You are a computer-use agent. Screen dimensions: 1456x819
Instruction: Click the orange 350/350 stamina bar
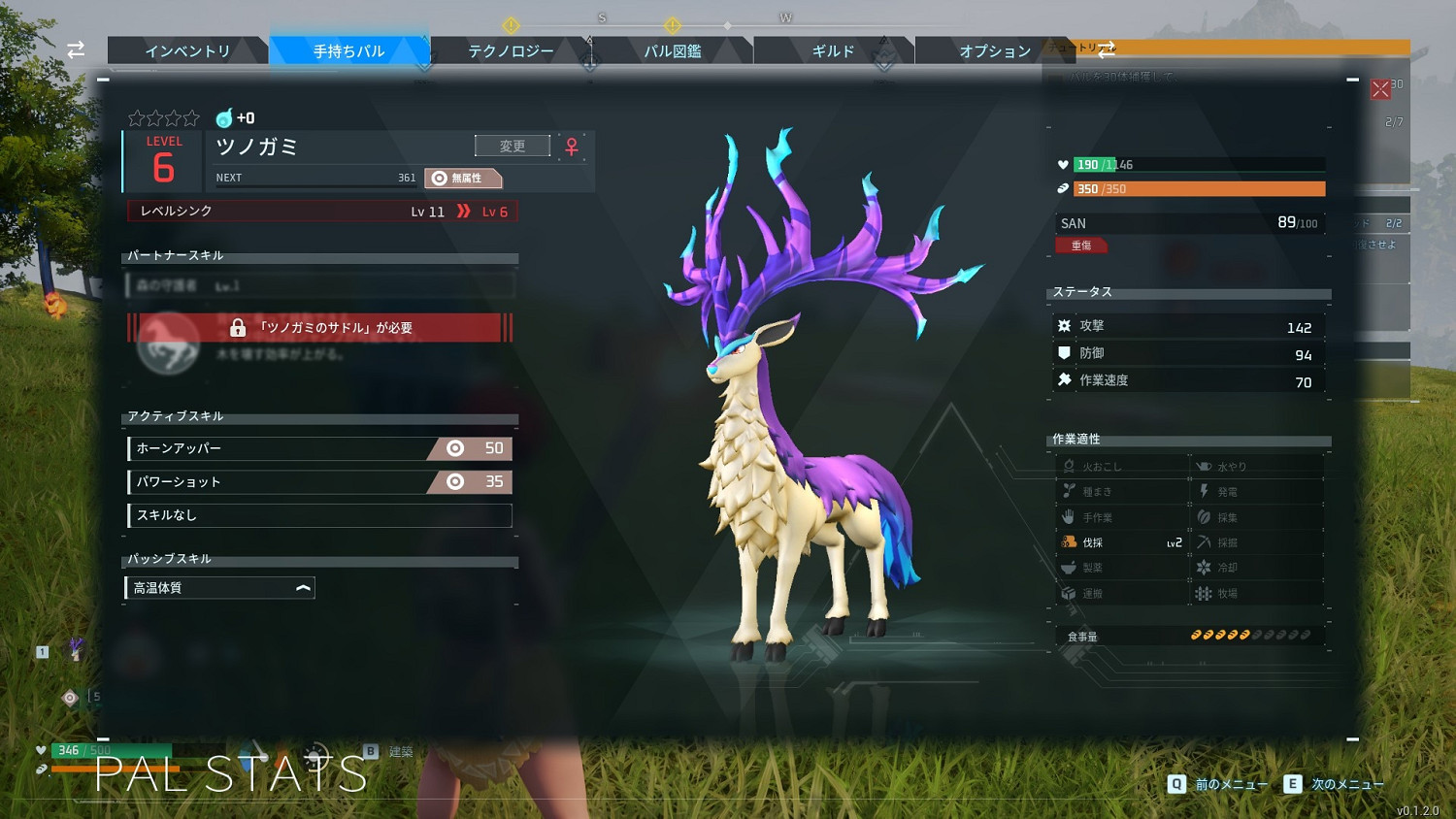pos(1196,188)
